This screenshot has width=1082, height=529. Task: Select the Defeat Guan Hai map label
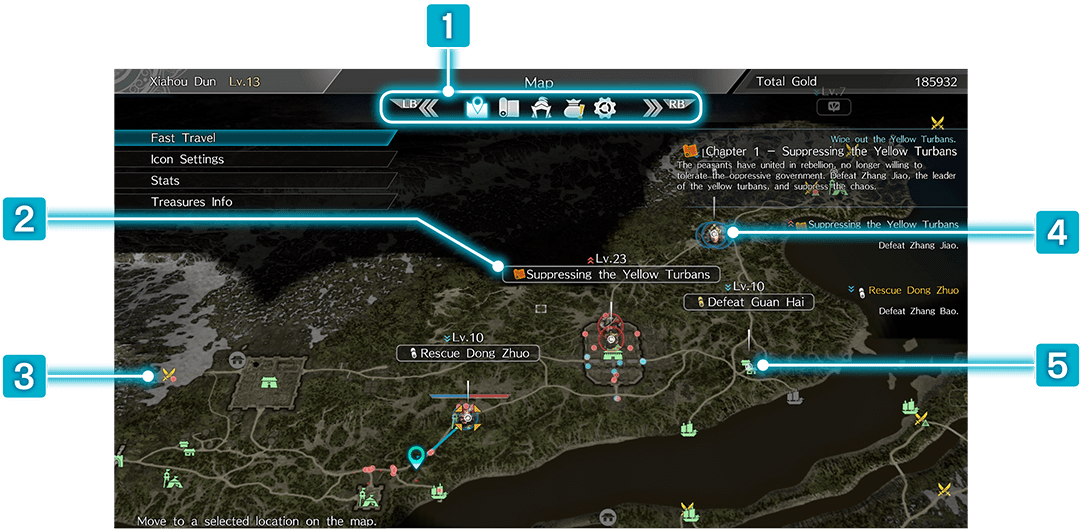click(747, 301)
